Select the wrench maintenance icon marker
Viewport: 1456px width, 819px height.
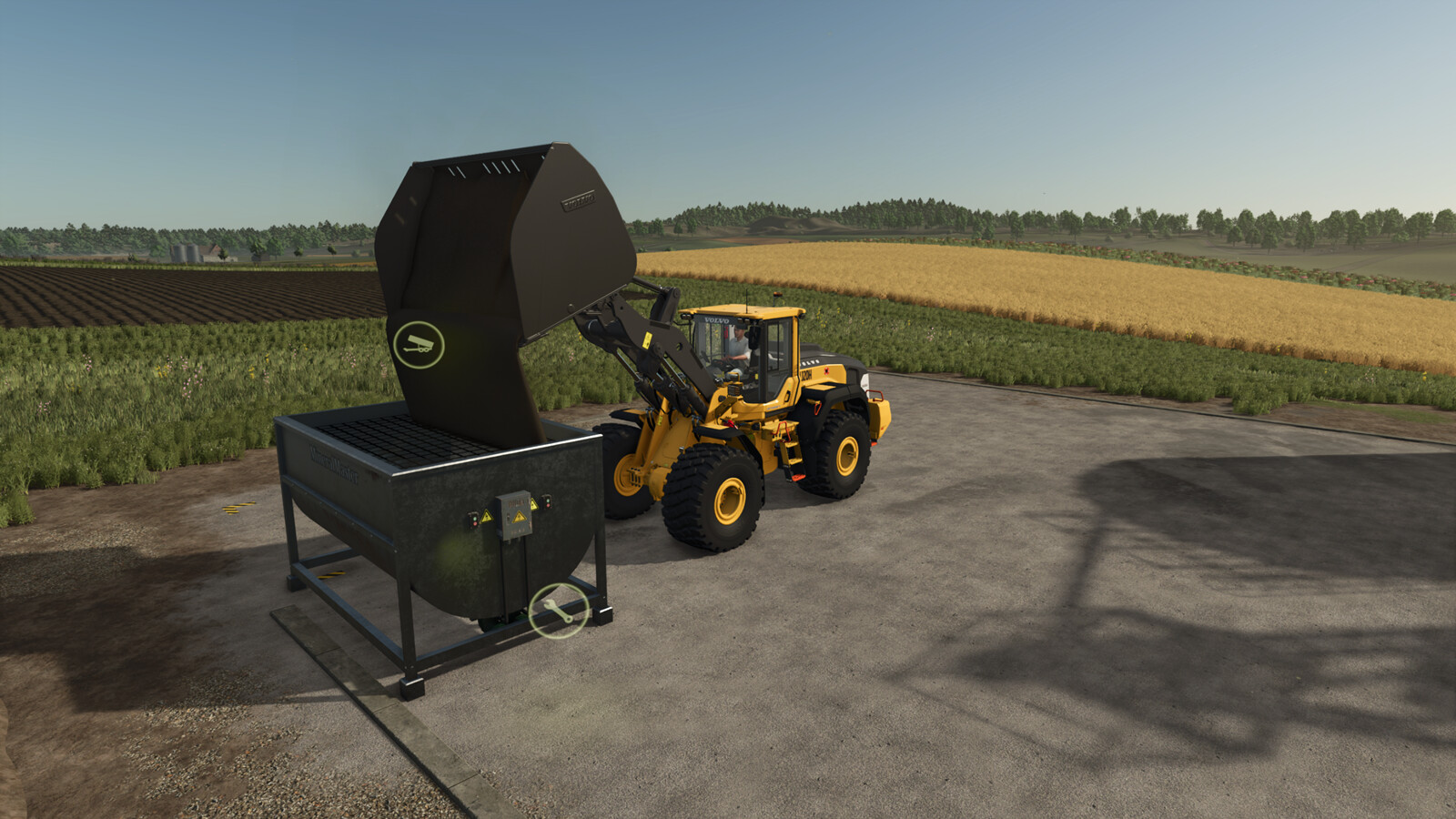(558, 610)
